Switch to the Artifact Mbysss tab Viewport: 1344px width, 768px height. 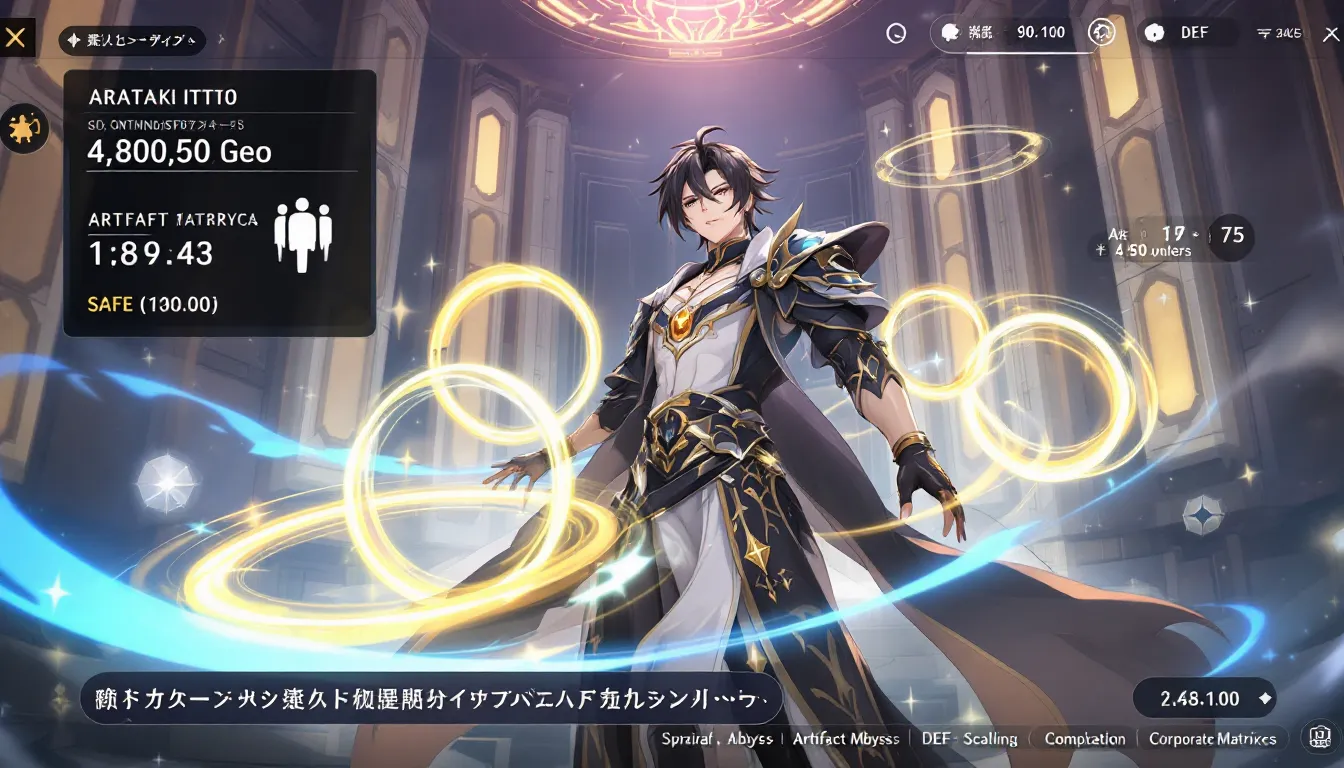[x=845, y=739]
